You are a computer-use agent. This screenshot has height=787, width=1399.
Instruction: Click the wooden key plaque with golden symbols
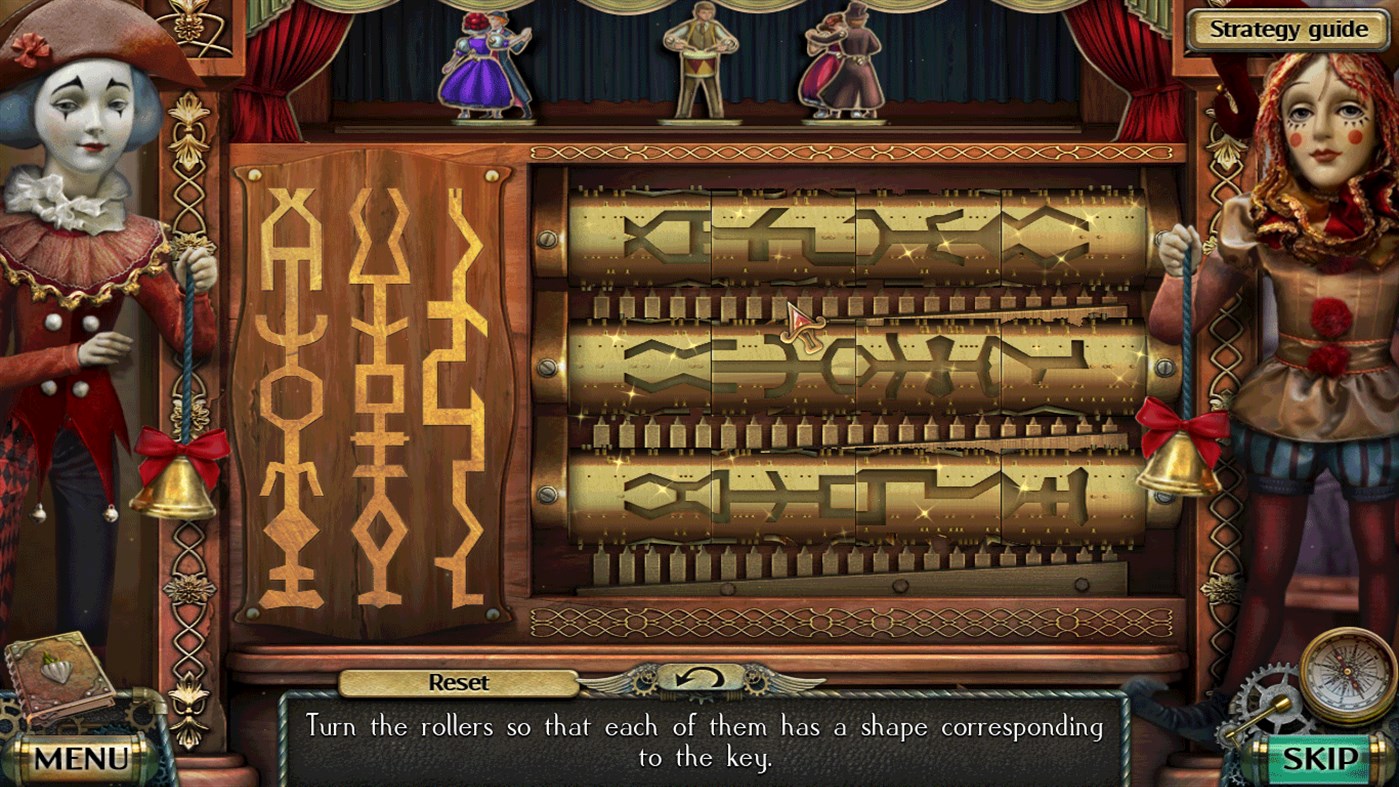pyautogui.click(x=370, y=390)
